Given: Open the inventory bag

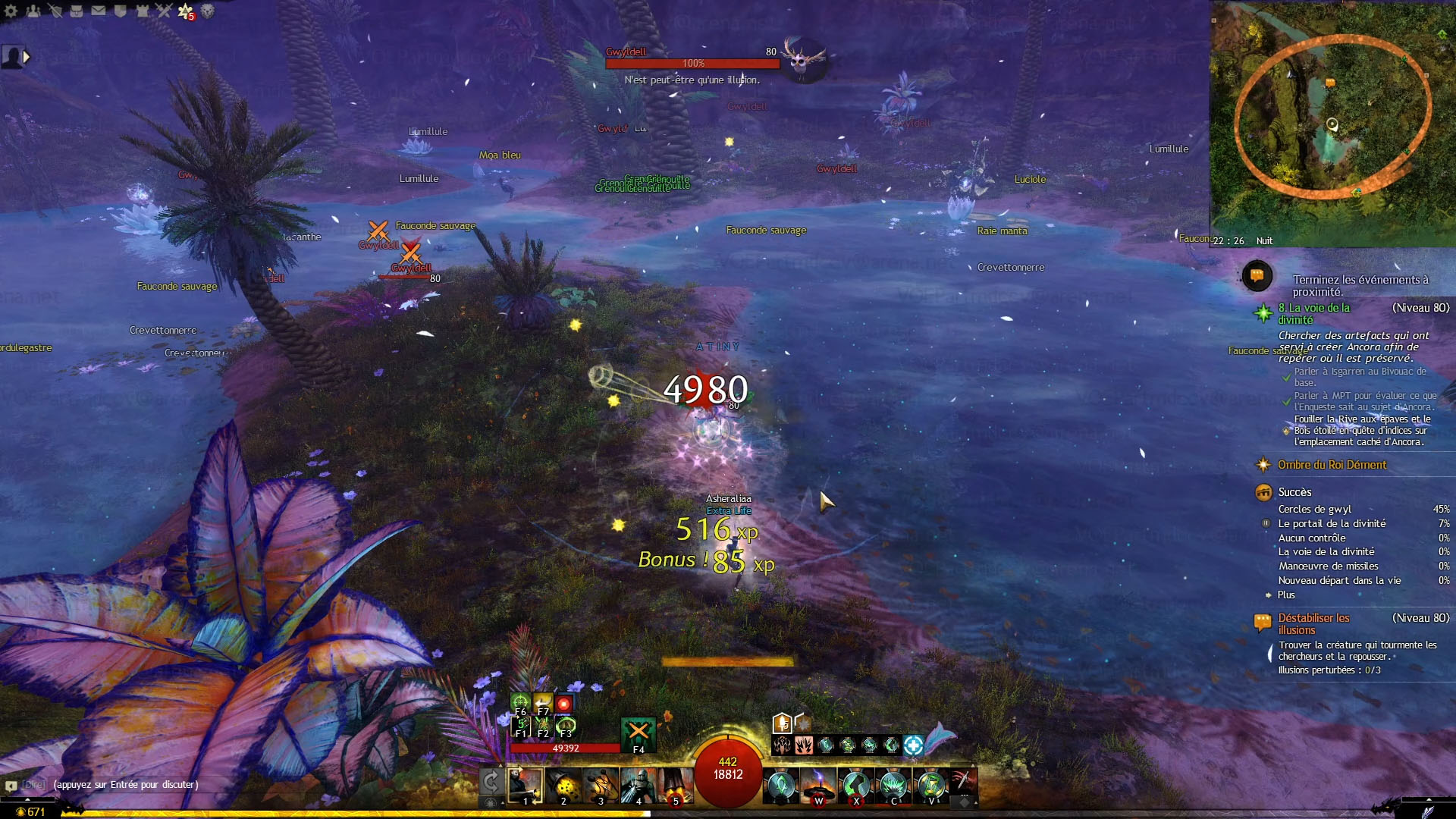Looking at the screenshot, I should 77,11.
